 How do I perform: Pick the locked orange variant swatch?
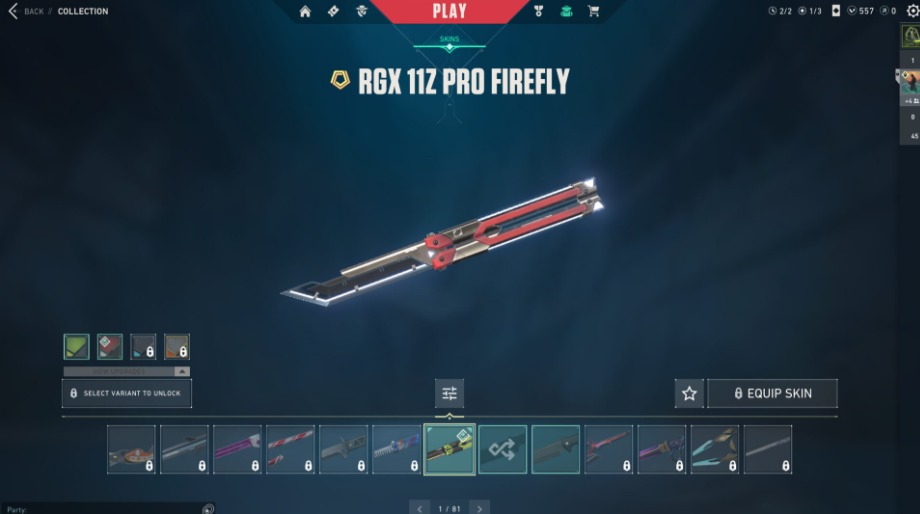coord(177,347)
